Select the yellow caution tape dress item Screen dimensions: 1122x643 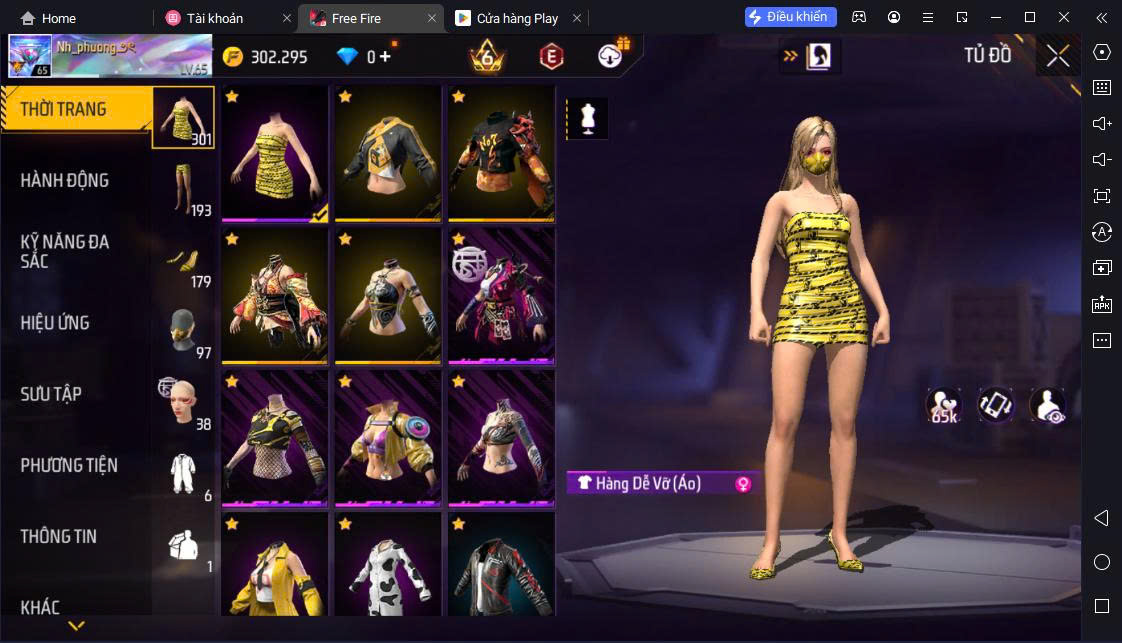[275, 153]
